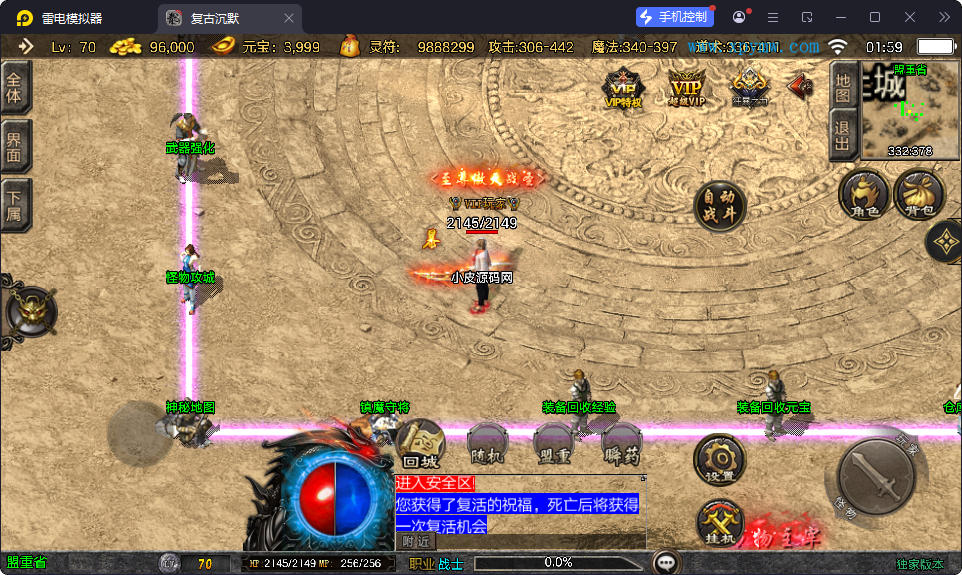Open the 角色 character sheet
Screen dimensions: 962x575
click(x=863, y=193)
